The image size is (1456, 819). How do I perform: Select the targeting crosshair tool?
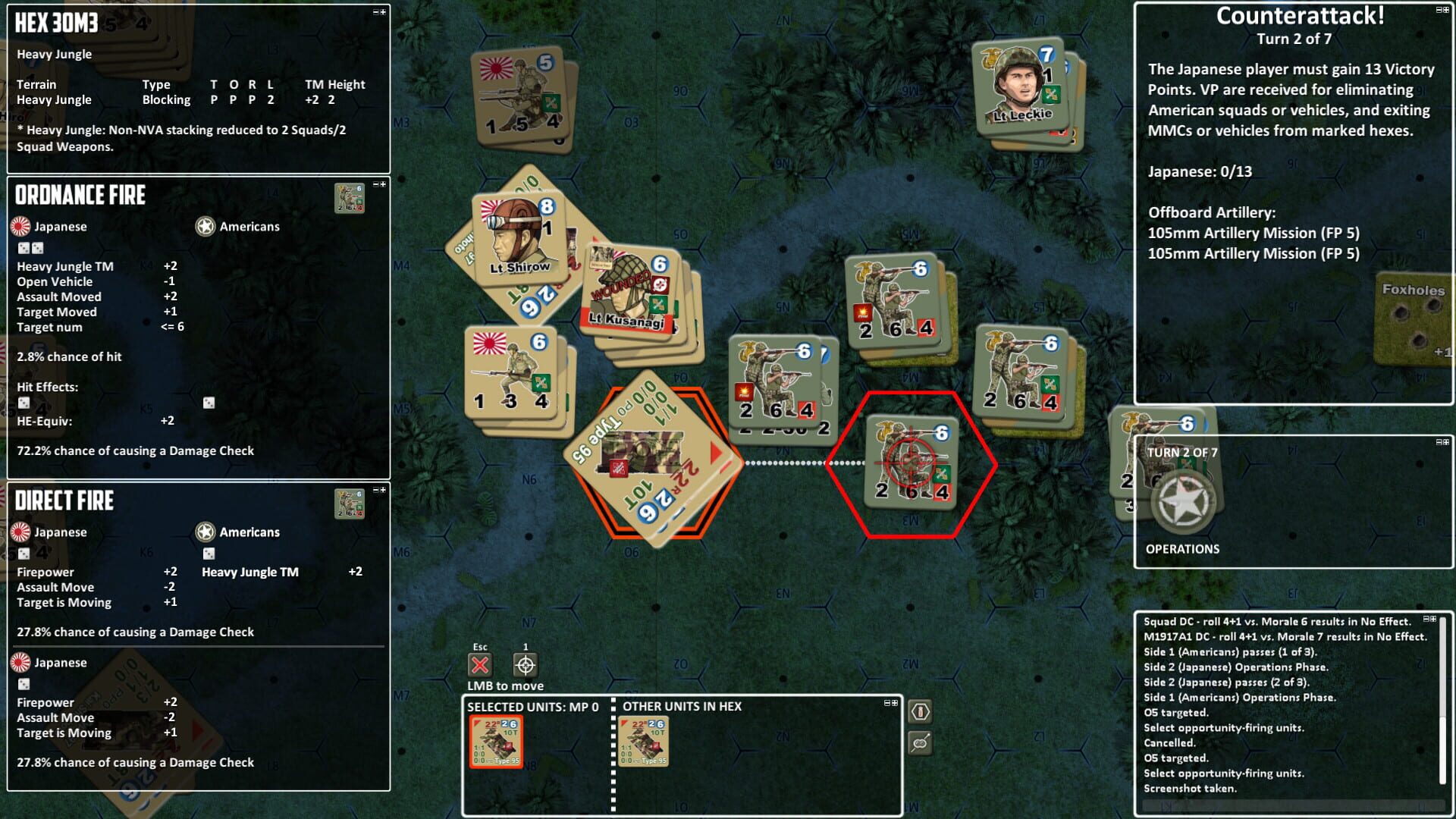click(526, 666)
